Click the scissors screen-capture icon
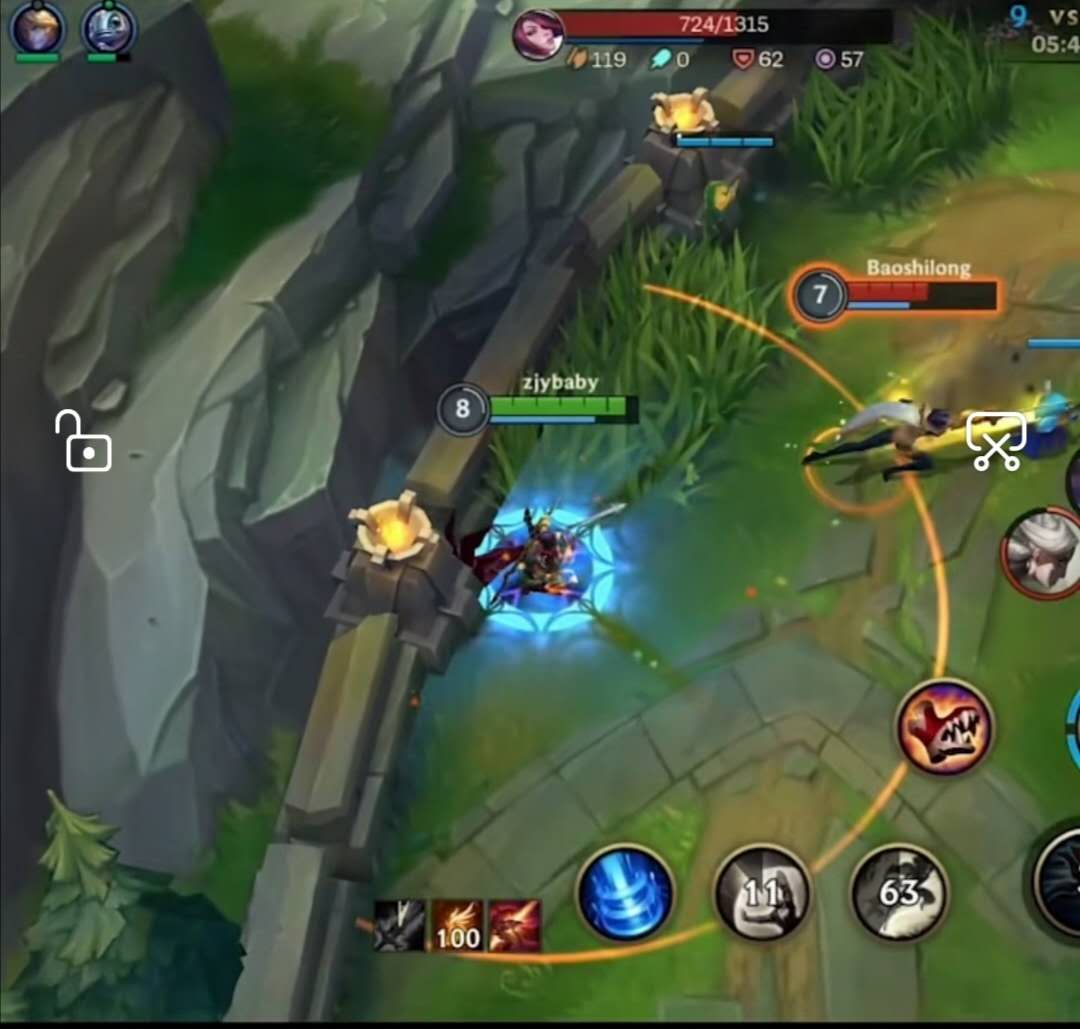Viewport: 1080px width, 1029px height. 996,441
